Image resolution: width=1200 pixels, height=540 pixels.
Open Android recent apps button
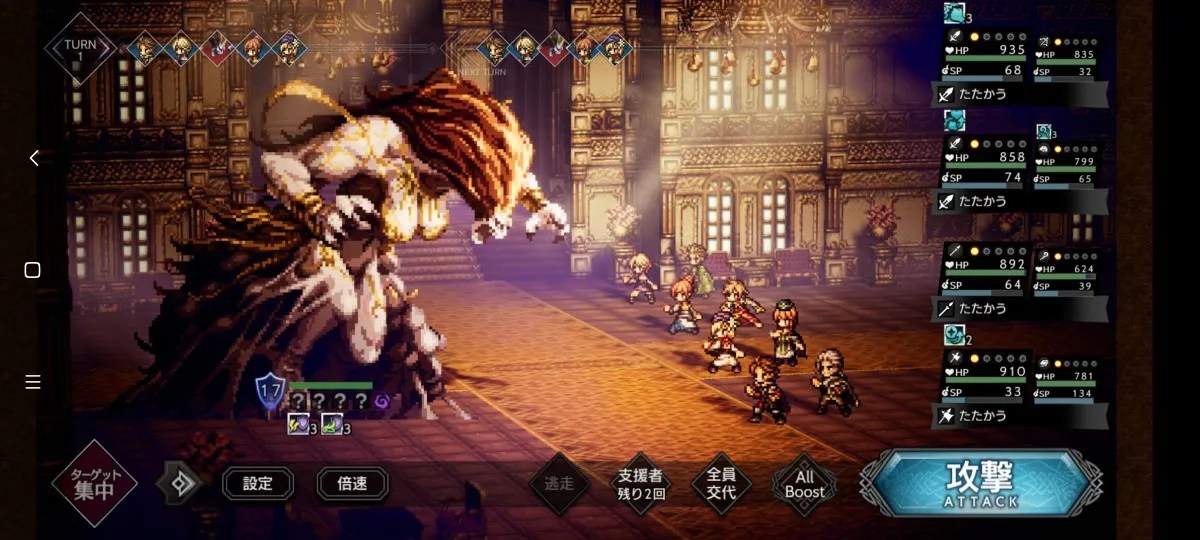point(33,382)
